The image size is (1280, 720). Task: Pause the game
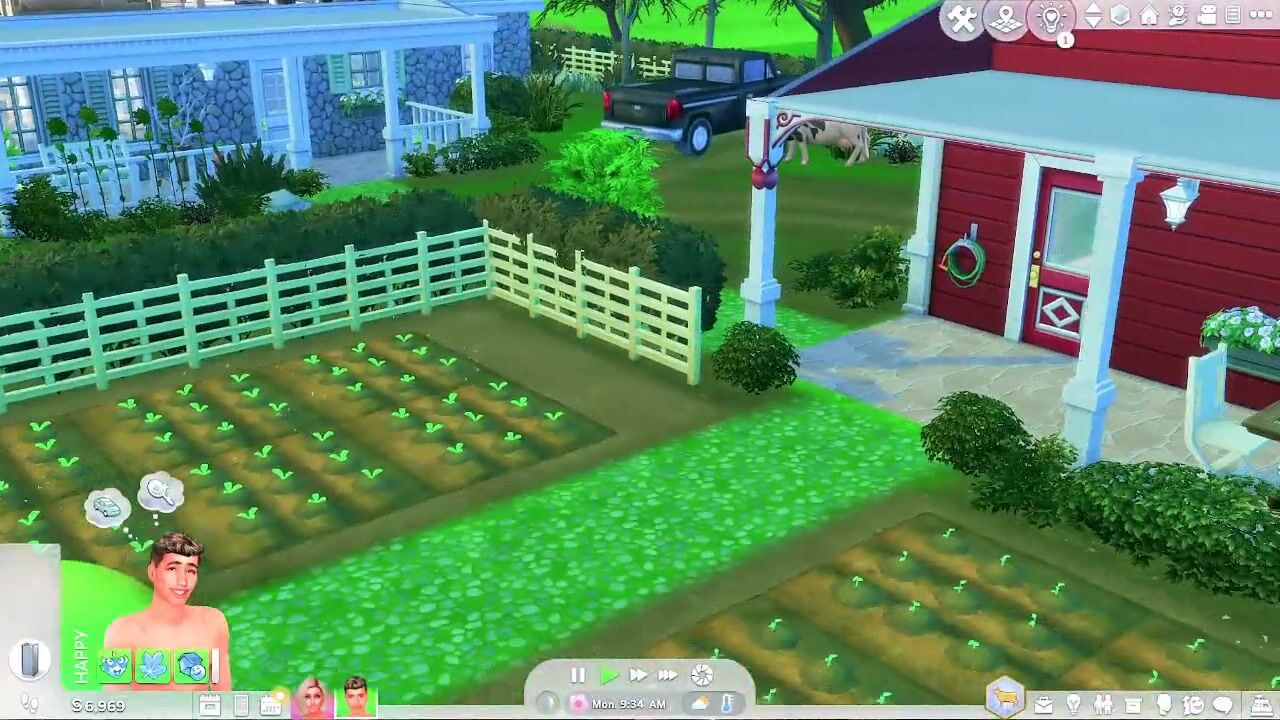(578, 676)
